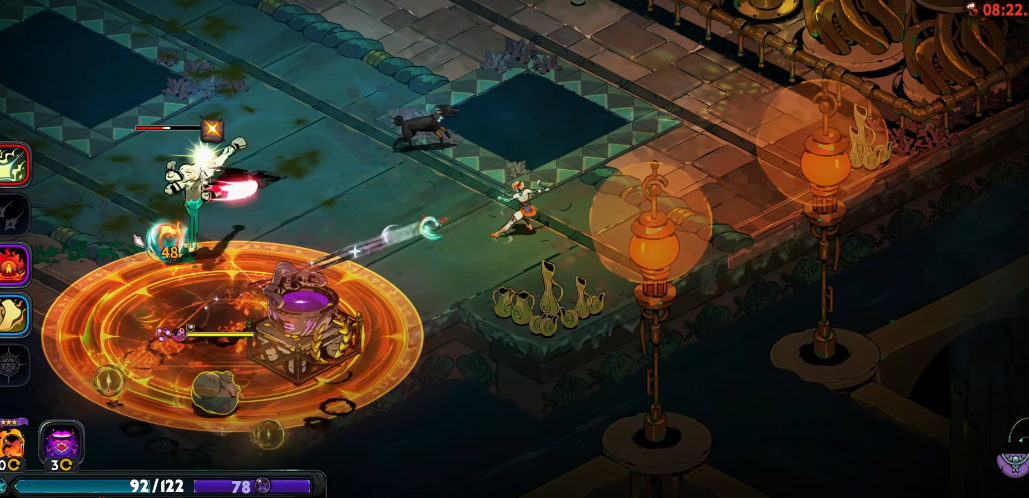Image resolution: width=1029 pixels, height=498 pixels.
Task: Select the purple-framed flame figure boon icon
Action: [13, 265]
